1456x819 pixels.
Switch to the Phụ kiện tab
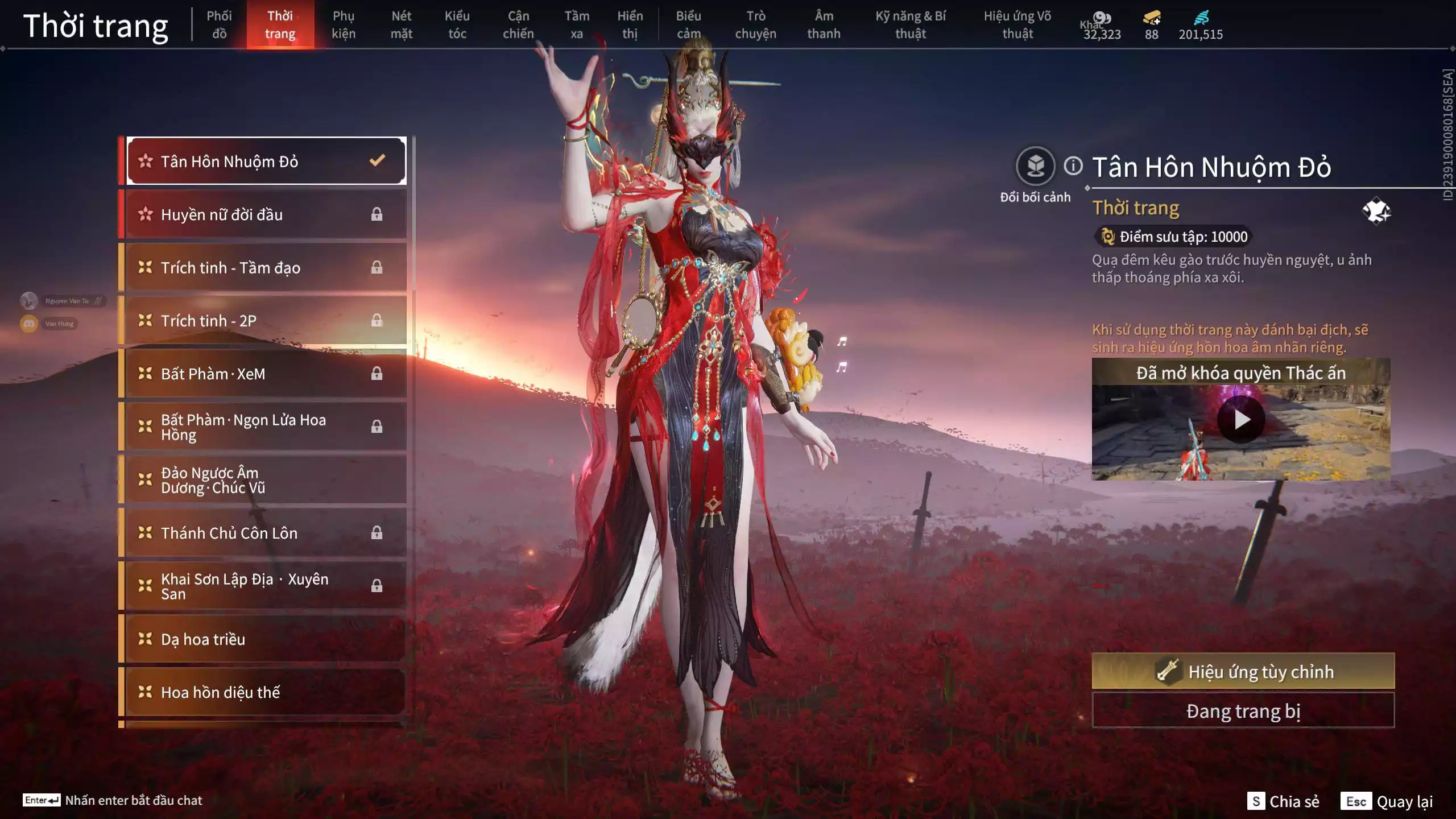345,24
